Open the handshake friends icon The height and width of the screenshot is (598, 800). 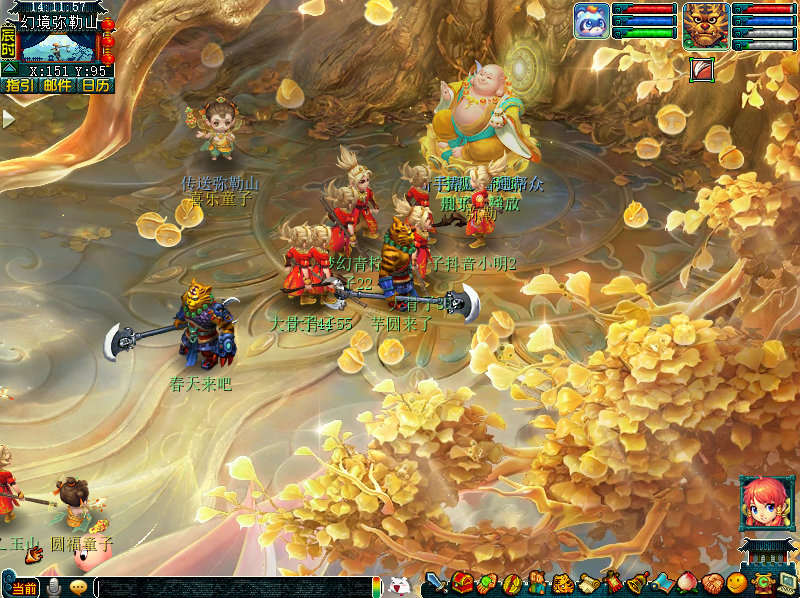tap(712, 583)
